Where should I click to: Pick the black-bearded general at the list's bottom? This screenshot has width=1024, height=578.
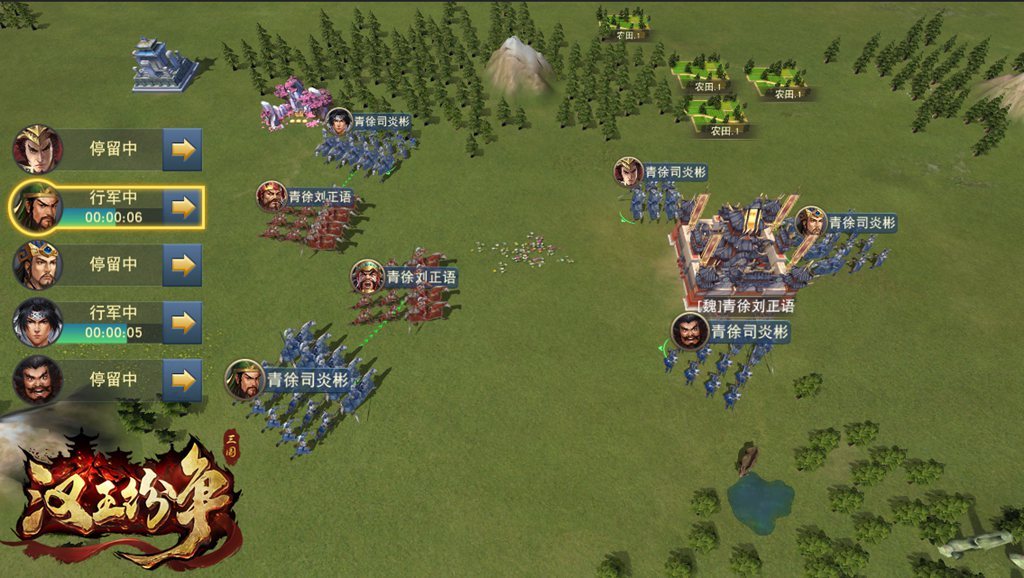[37, 380]
